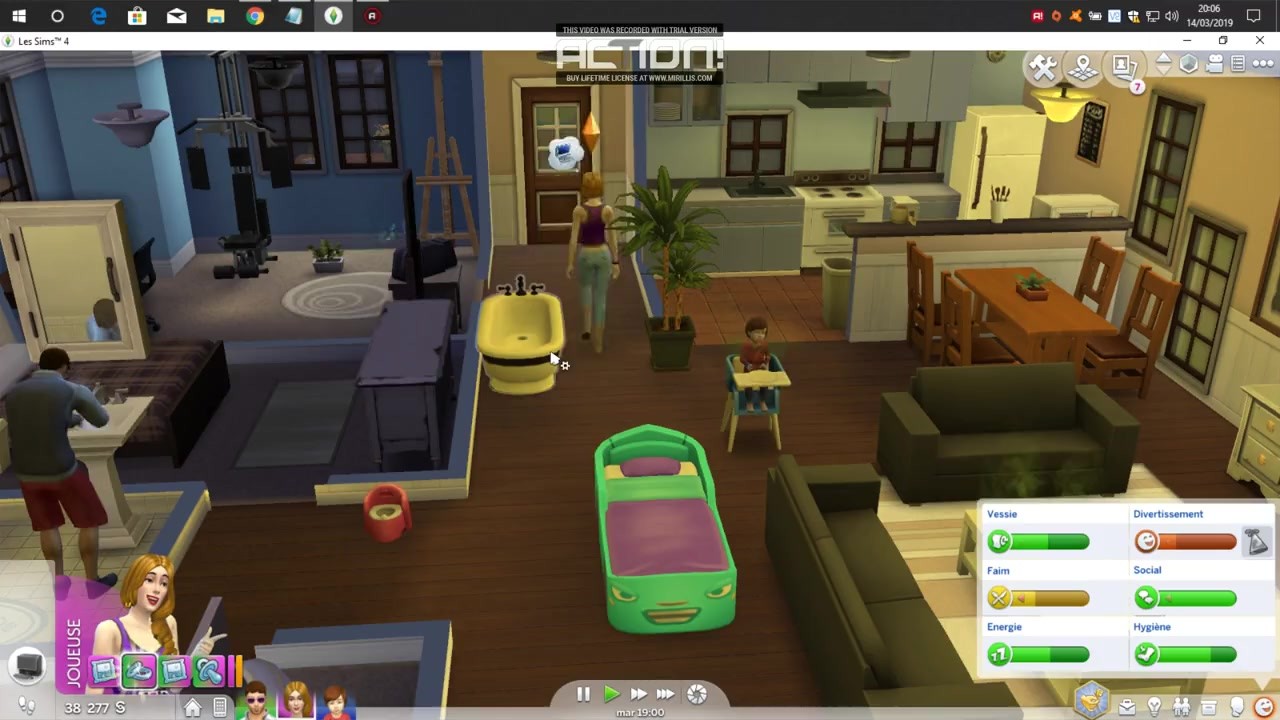View the memories panel showing 7 photos
Screen dimensions: 1280x720
tap(1121, 66)
